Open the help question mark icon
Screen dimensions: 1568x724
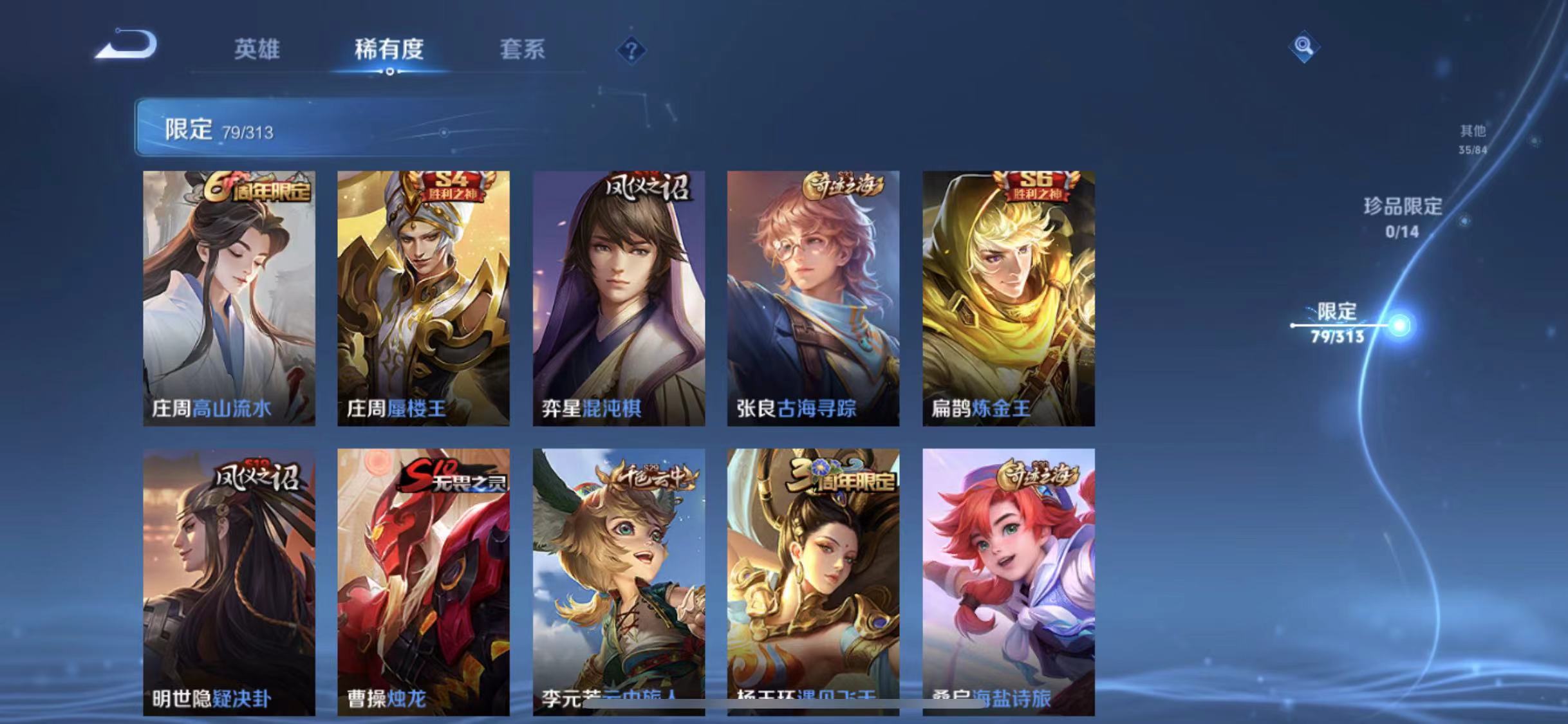click(x=633, y=50)
